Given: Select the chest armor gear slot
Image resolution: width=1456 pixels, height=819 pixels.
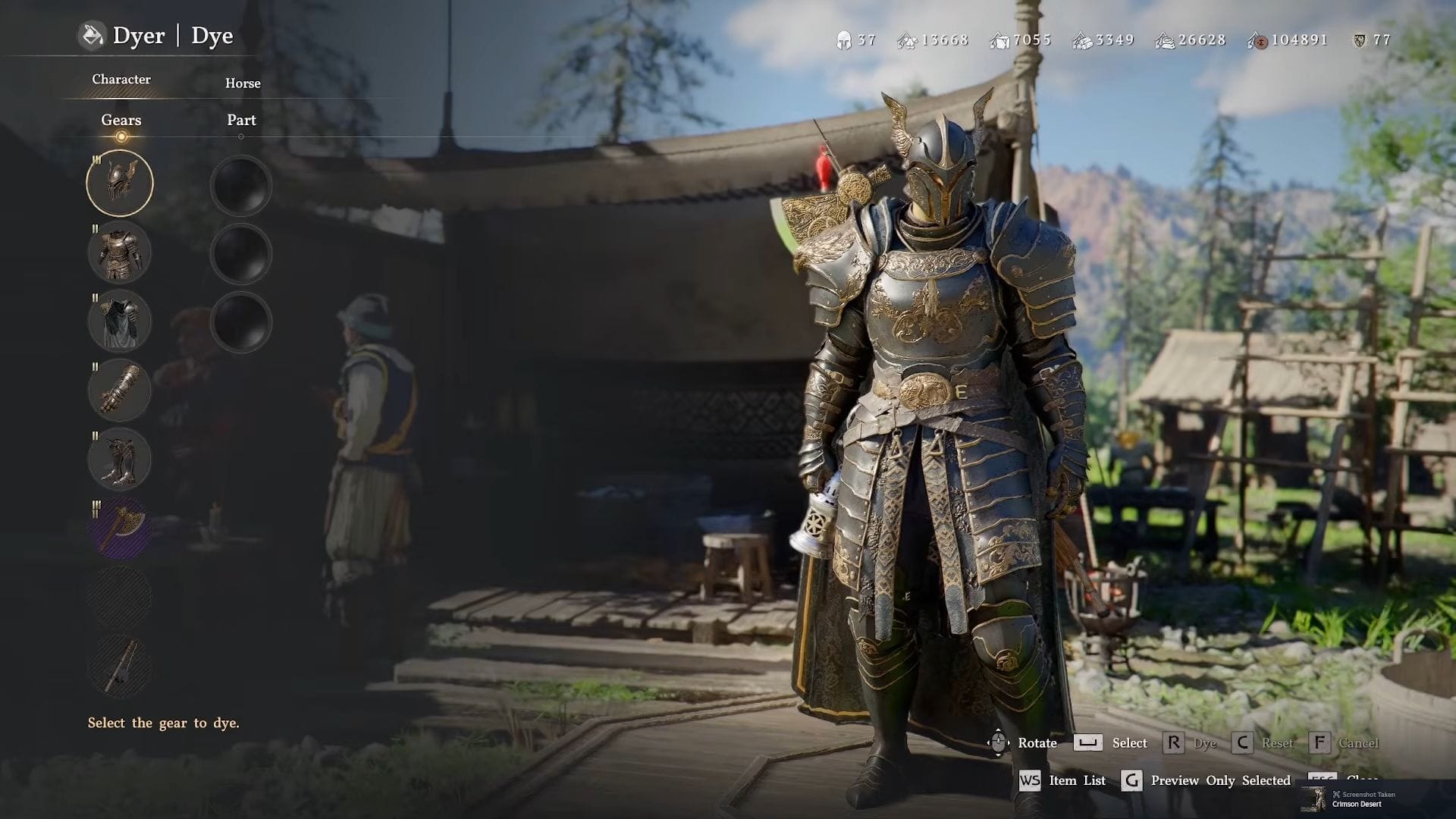Looking at the screenshot, I should coord(120,252).
